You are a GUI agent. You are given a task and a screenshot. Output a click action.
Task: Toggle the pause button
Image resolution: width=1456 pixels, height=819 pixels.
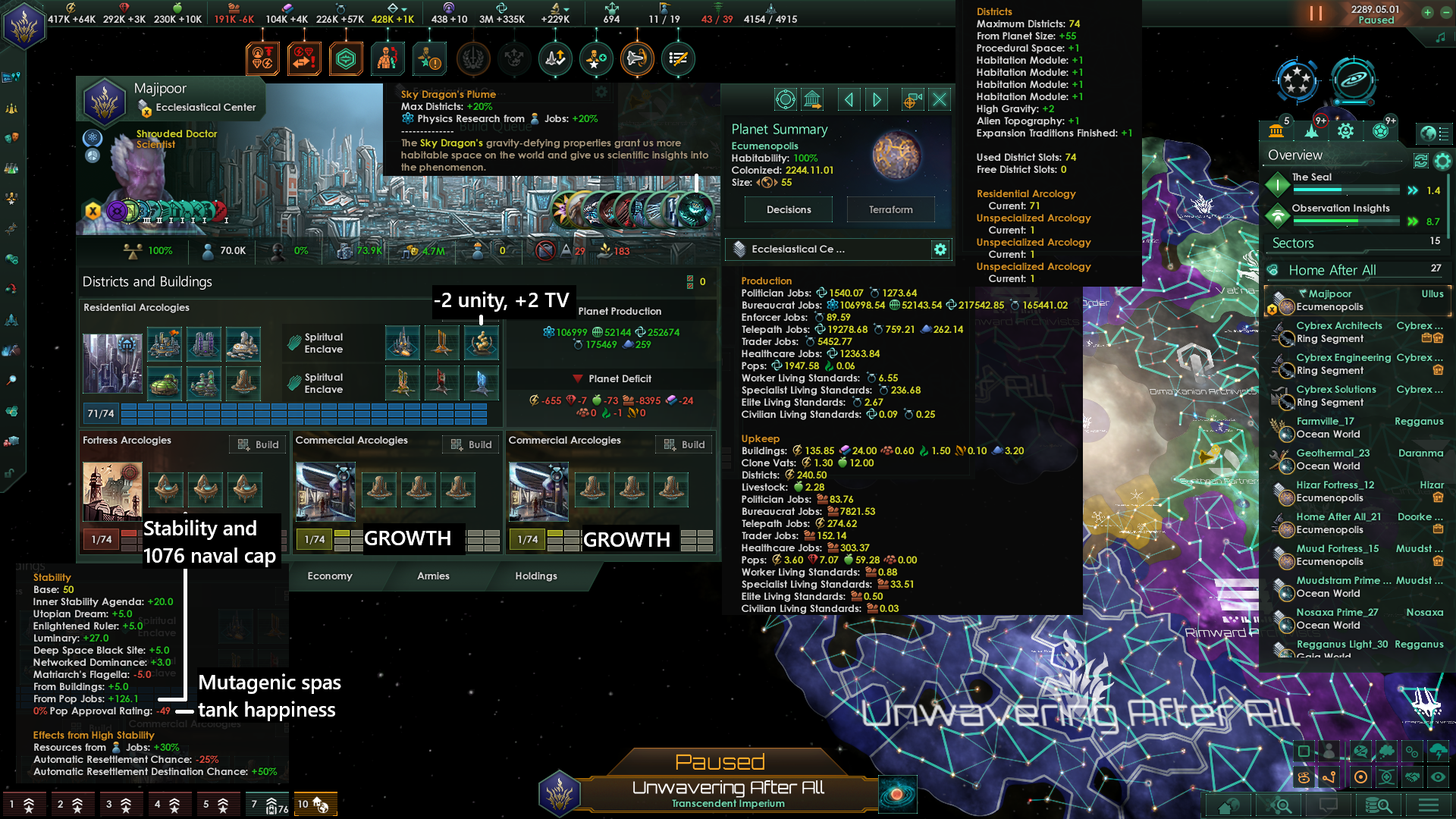click(1317, 13)
